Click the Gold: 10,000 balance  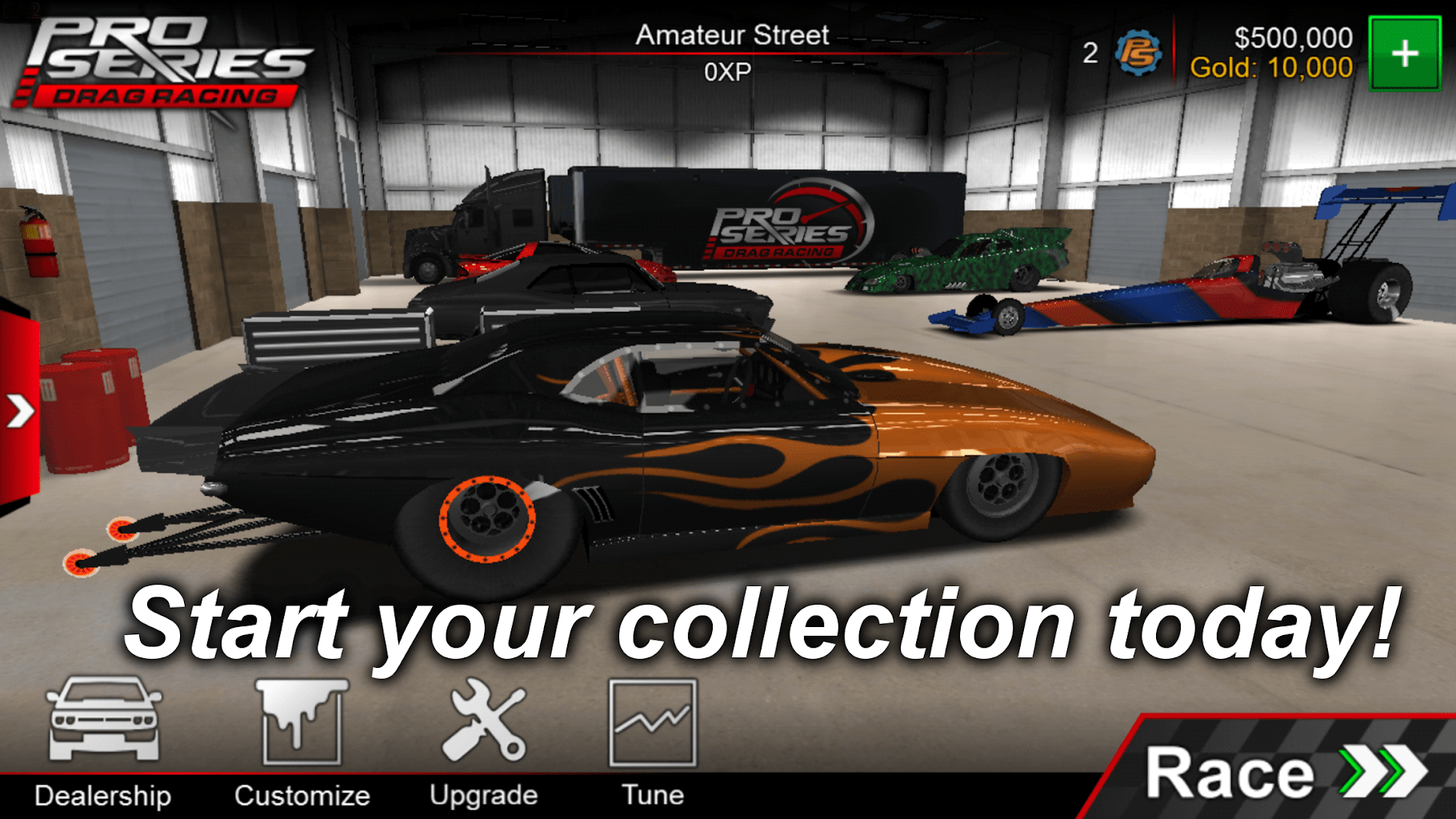(1274, 68)
